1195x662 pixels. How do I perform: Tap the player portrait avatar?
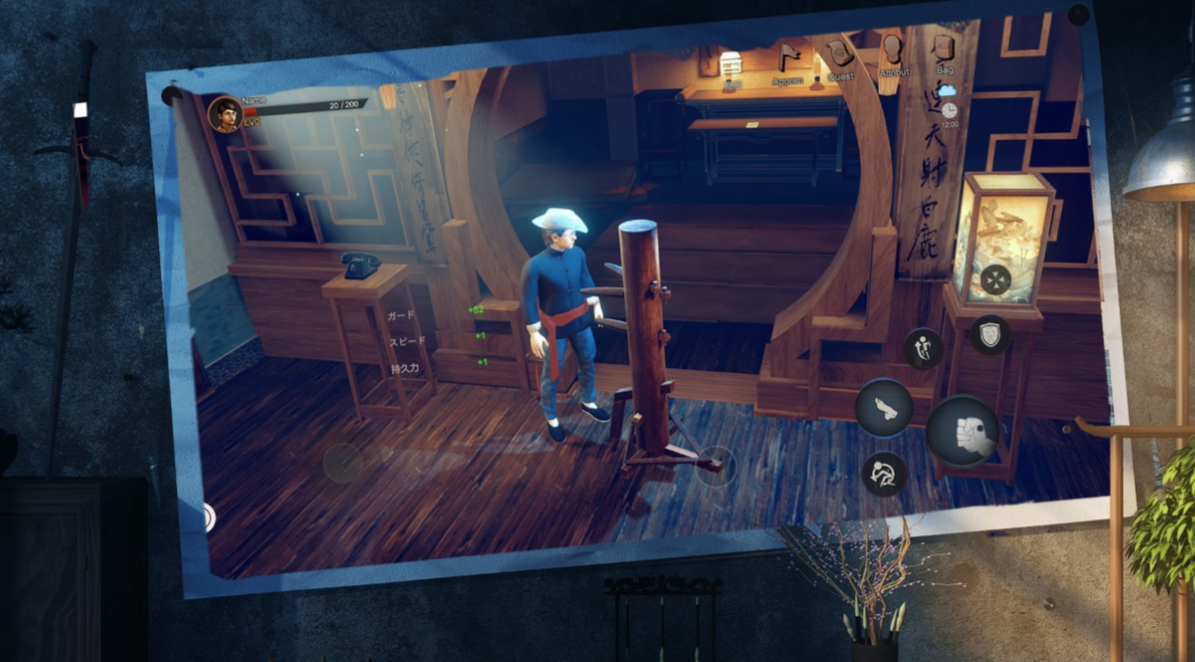224,115
